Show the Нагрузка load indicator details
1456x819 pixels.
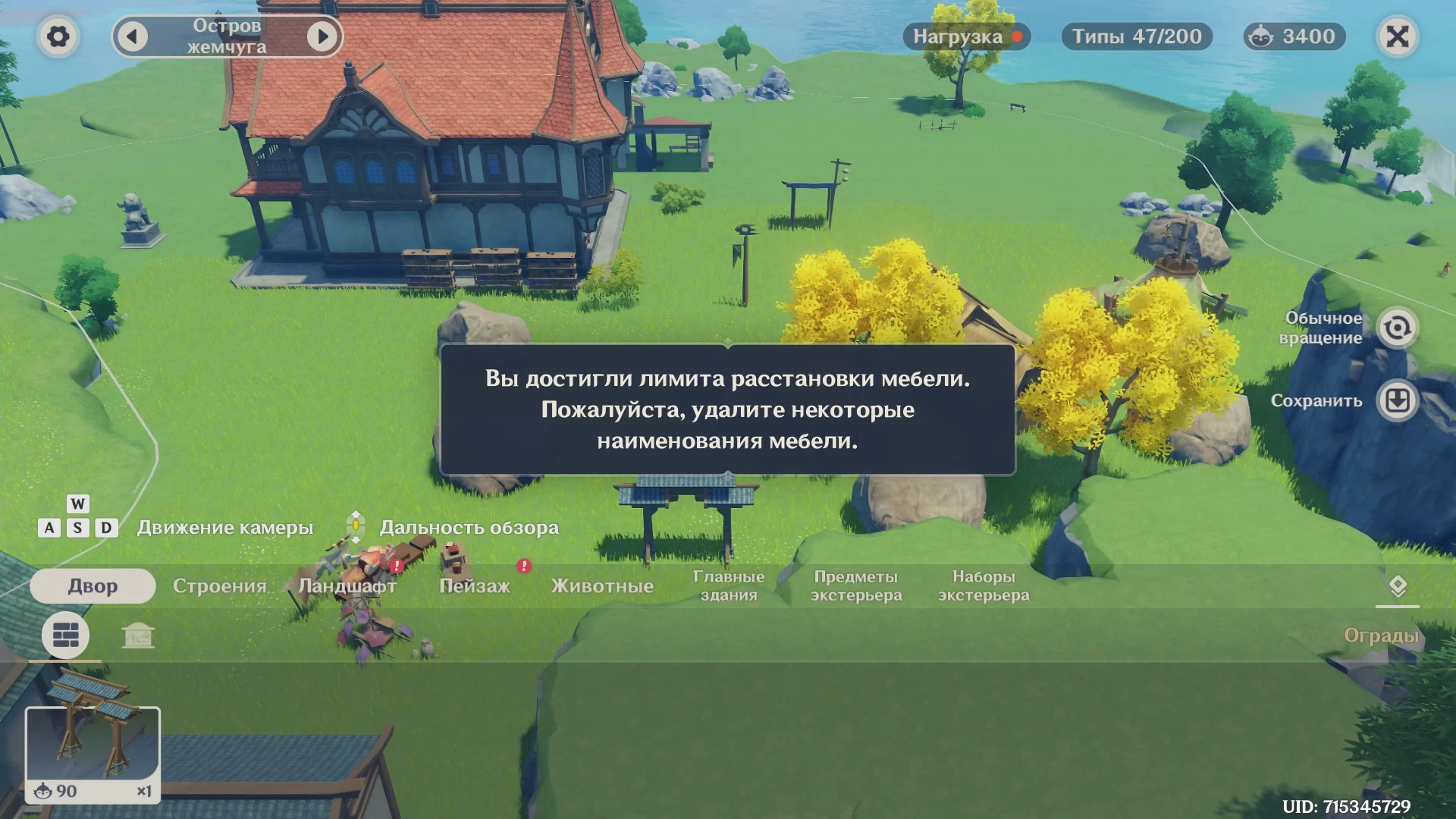tap(966, 36)
